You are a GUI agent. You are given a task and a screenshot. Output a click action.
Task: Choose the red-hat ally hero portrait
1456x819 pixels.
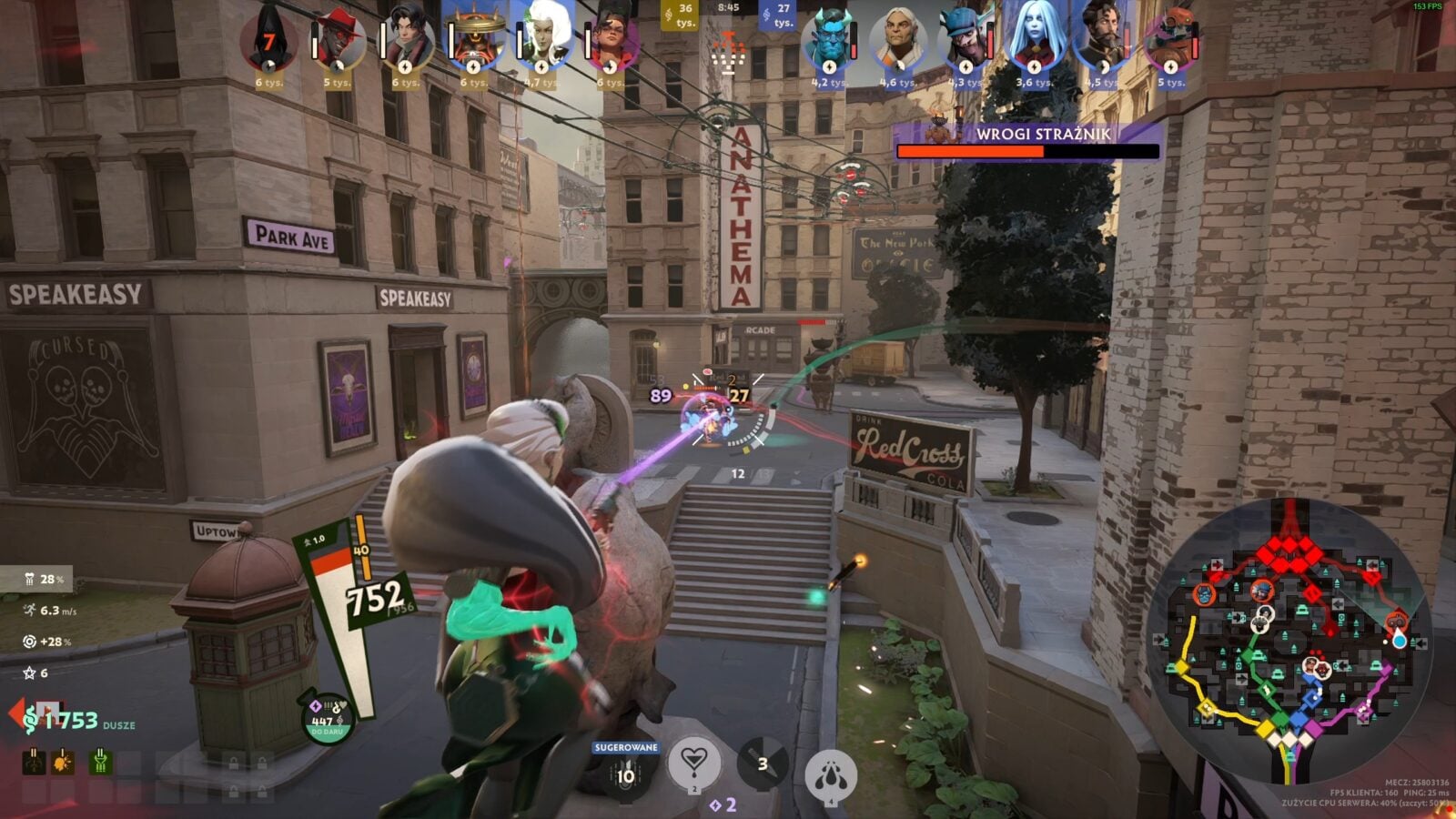pos(337,39)
